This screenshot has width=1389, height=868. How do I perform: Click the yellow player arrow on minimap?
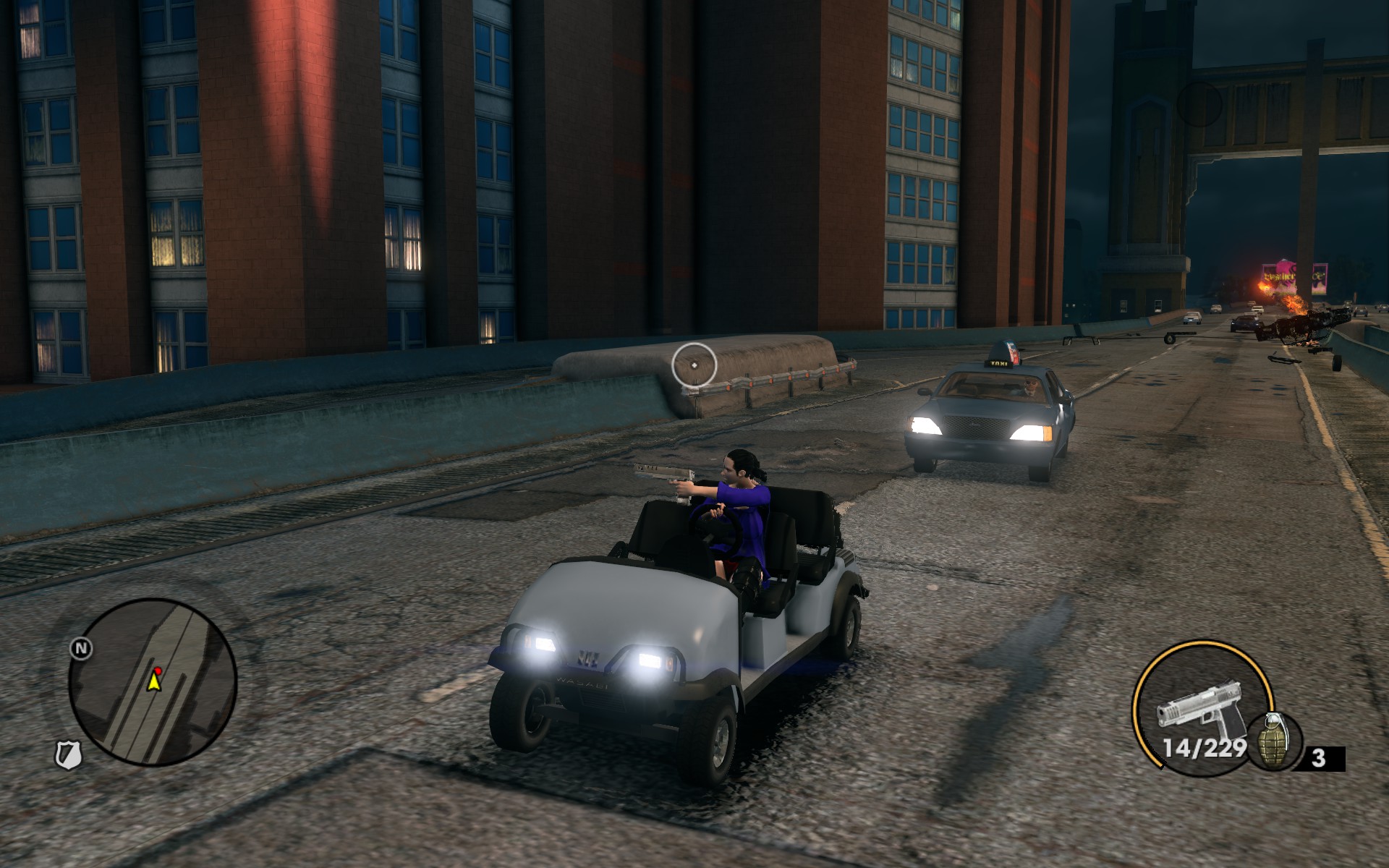(153, 681)
